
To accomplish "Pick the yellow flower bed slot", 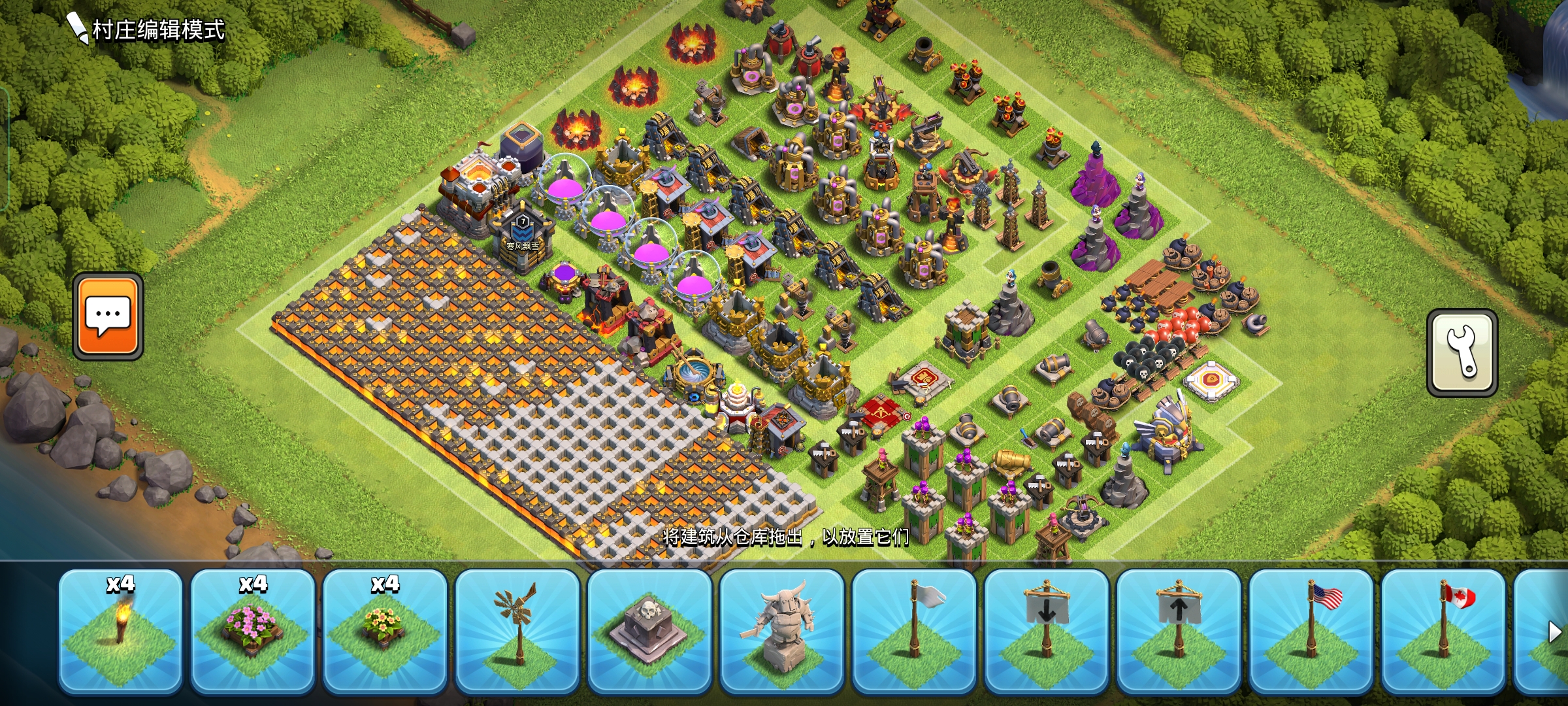I will coord(385,631).
